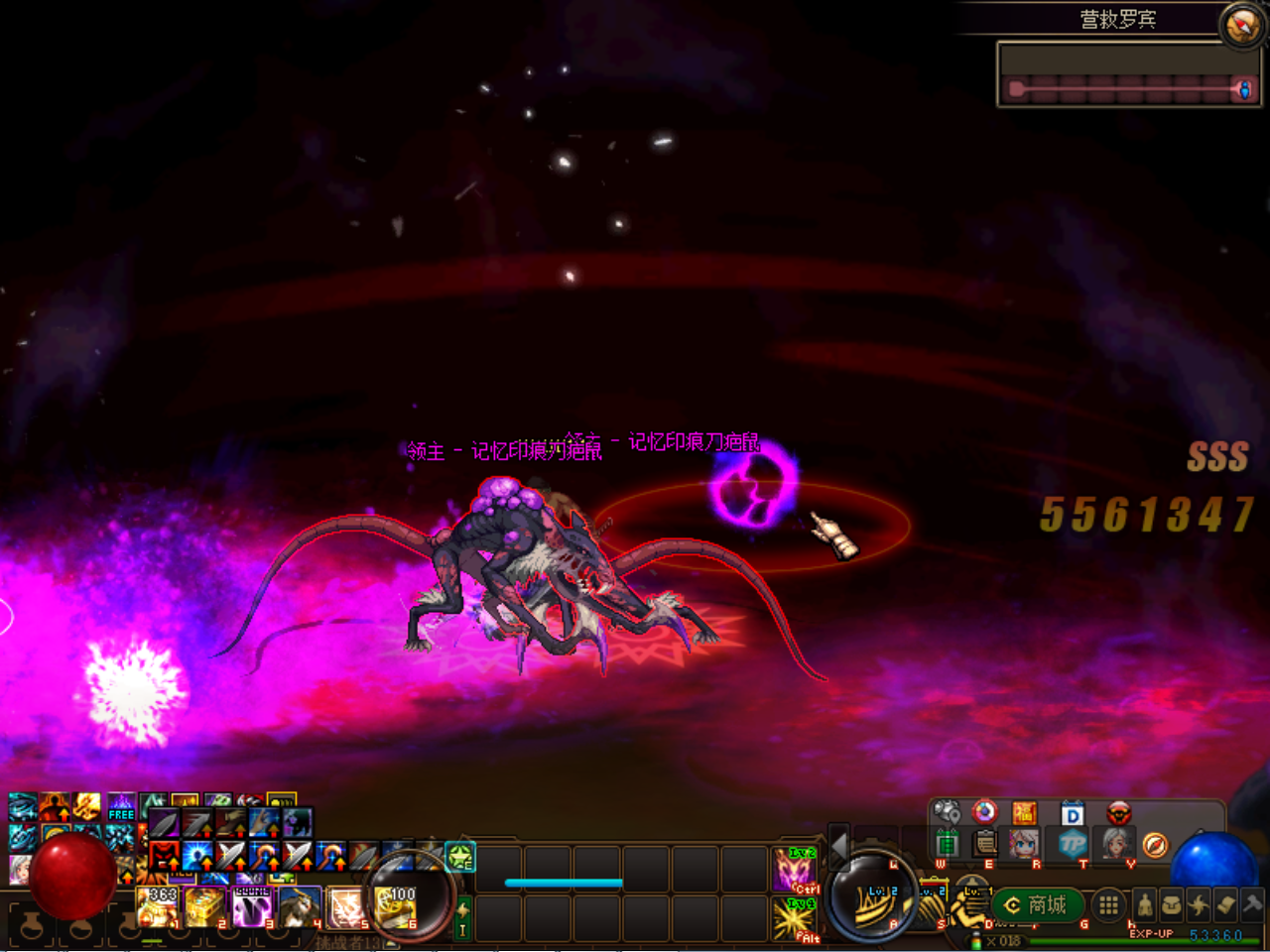Toggle the green star buff skill in the E slot
This screenshot has width=1270, height=952.
click(459, 857)
